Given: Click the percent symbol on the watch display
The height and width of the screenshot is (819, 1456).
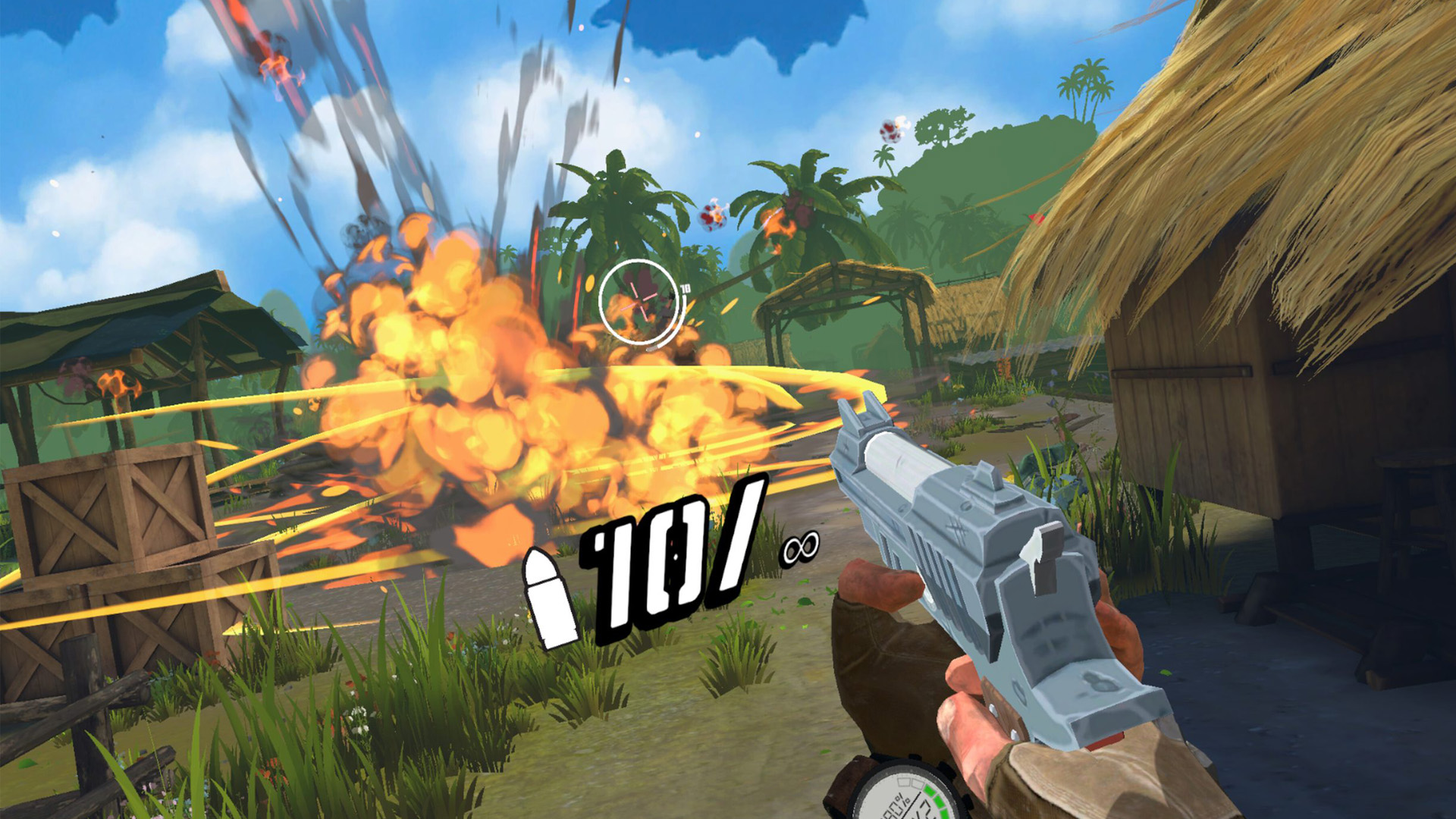Looking at the screenshot, I should [901, 799].
